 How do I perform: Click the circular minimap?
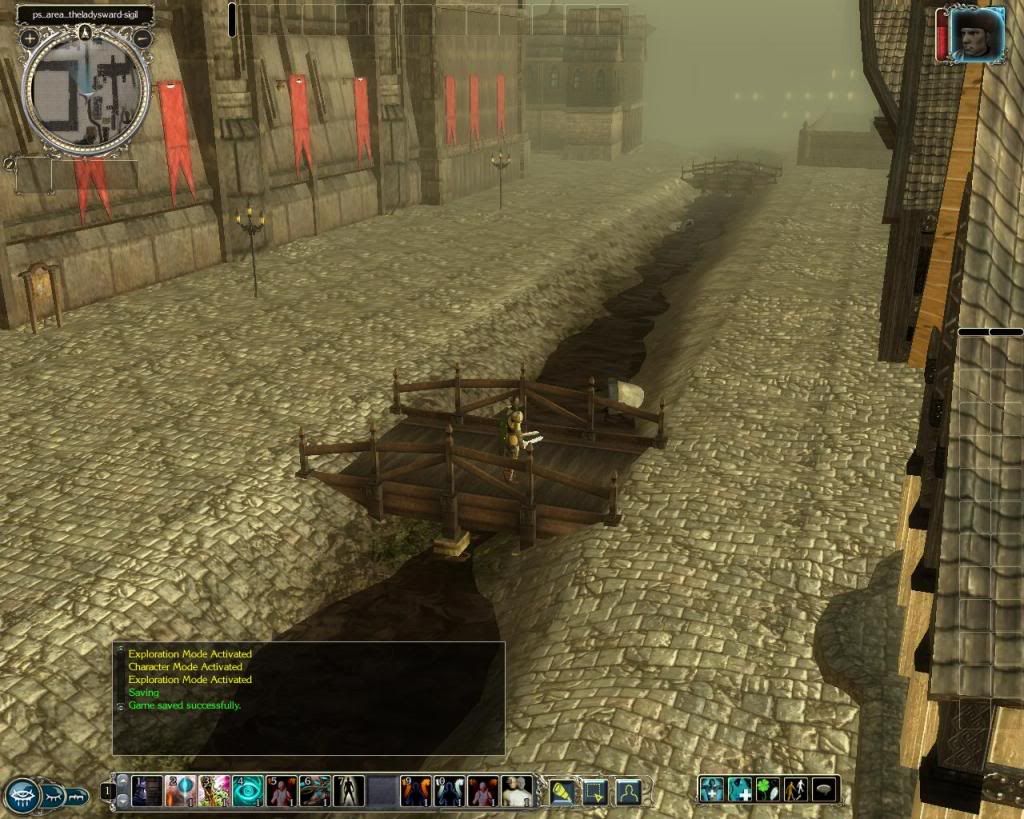87,90
